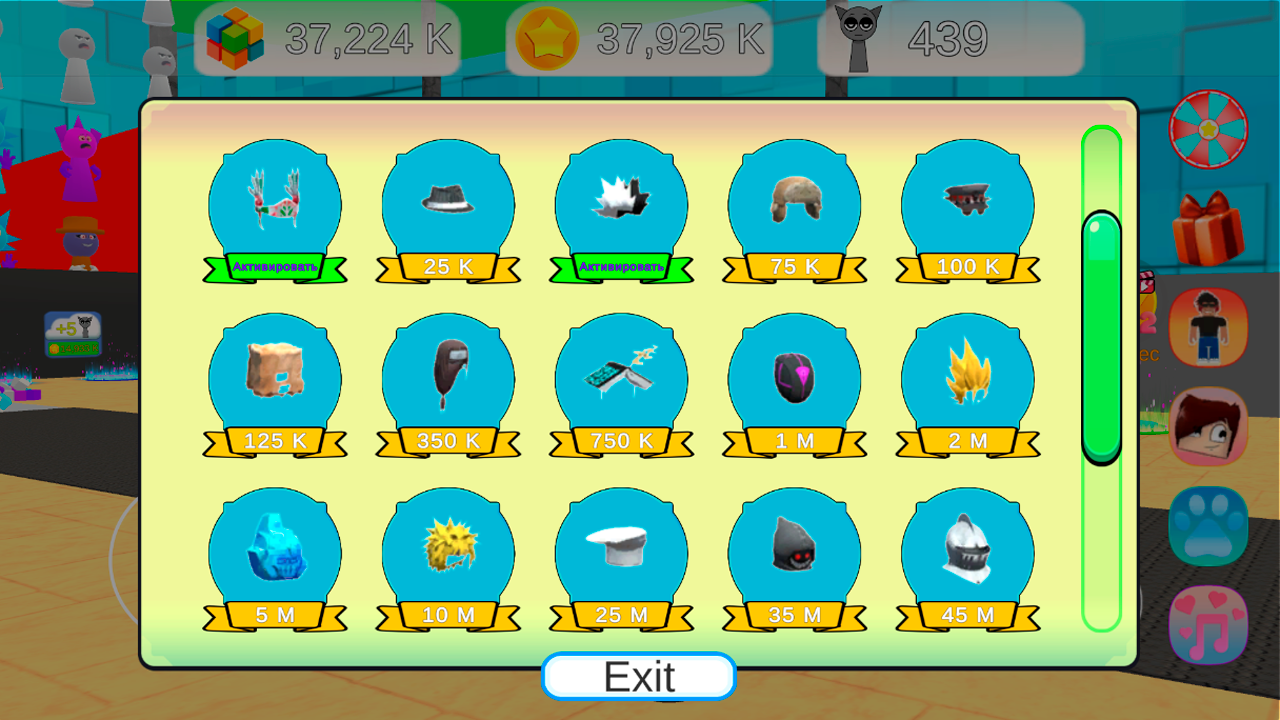
Task: Buy the white fedora for 25 K
Action: [x=448, y=266]
